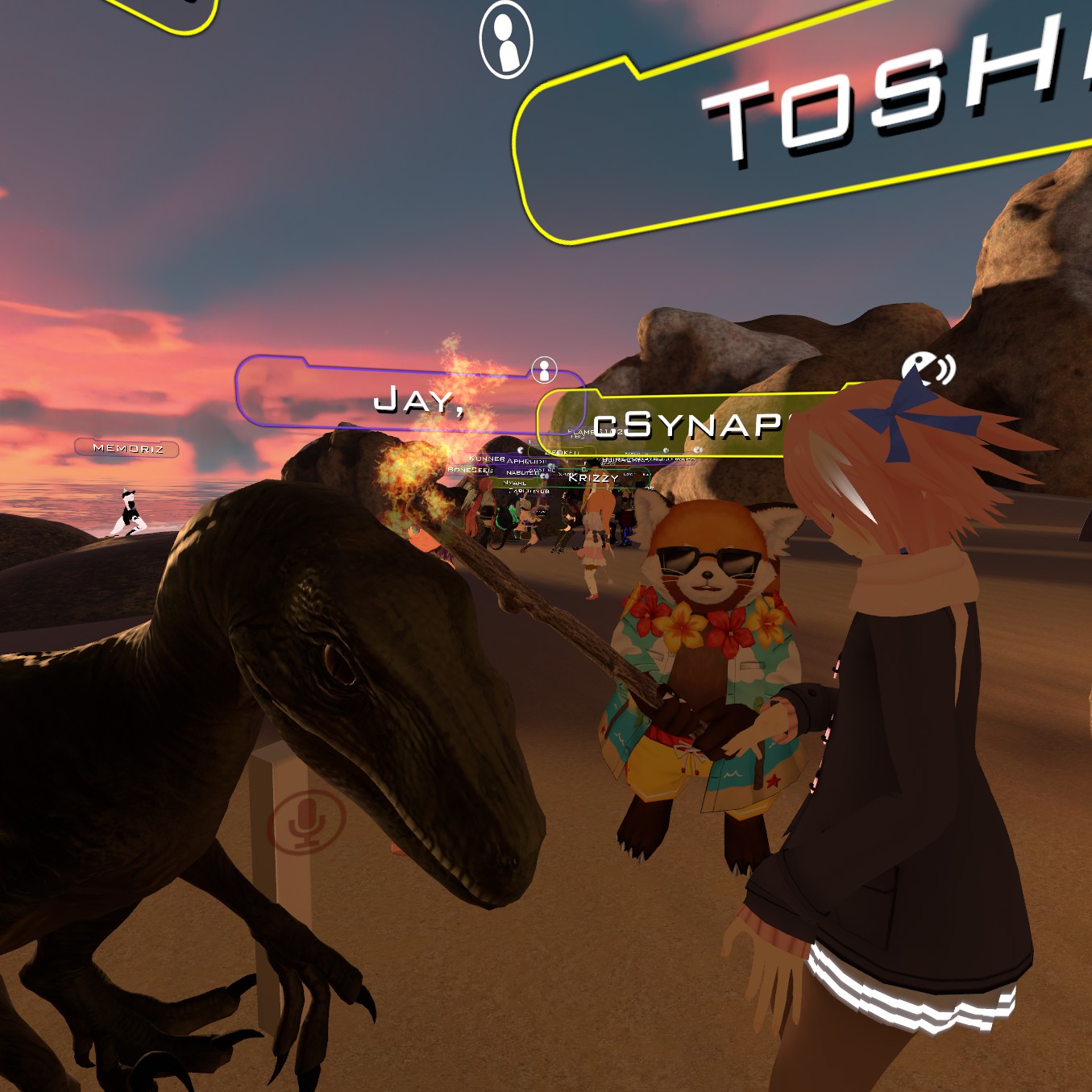Toggle the red muted microphone icon
This screenshot has width=1092, height=1092.
coord(306,822)
